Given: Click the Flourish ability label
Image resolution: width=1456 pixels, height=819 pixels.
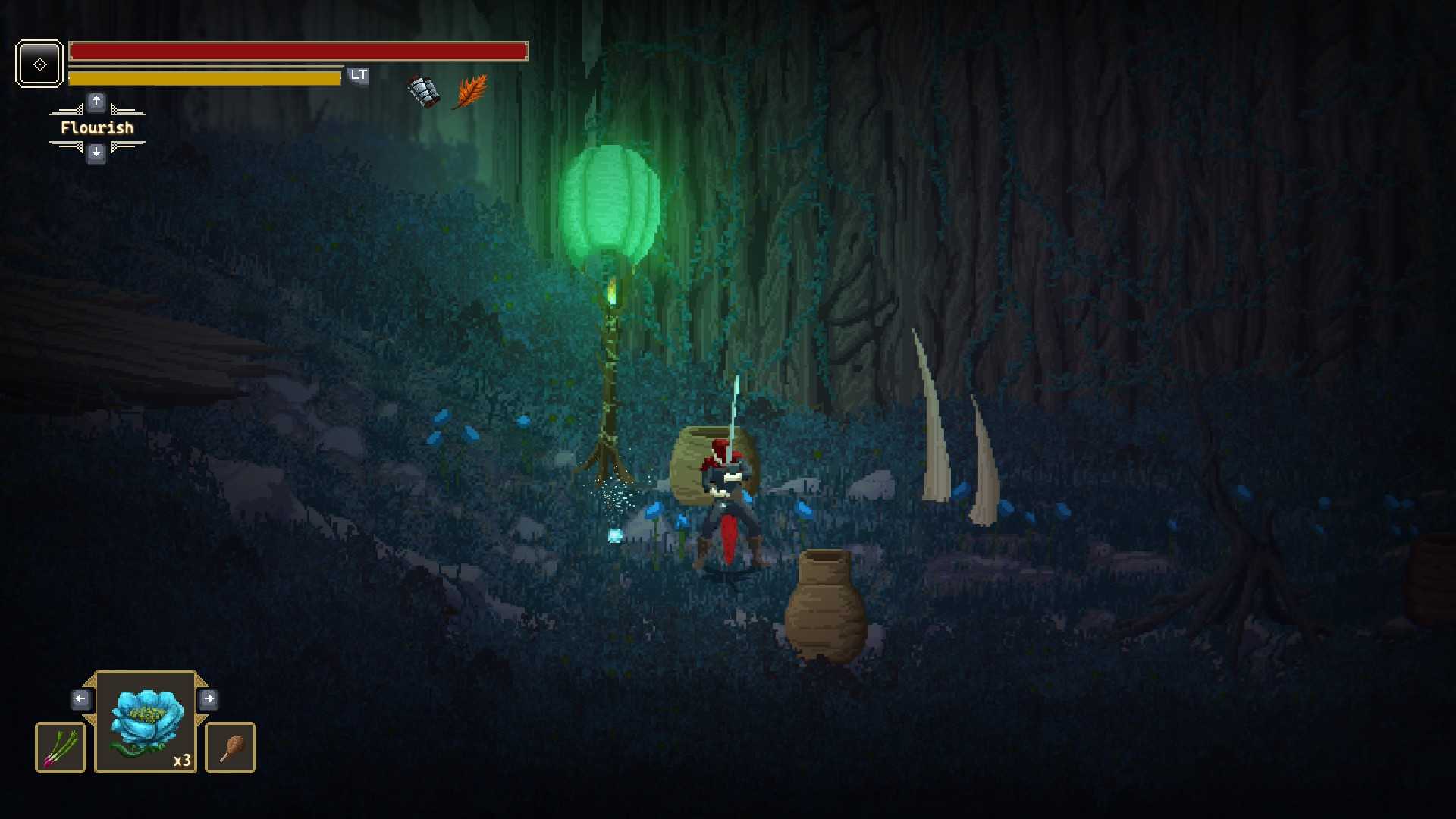Looking at the screenshot, I should [x=97, y=128].
